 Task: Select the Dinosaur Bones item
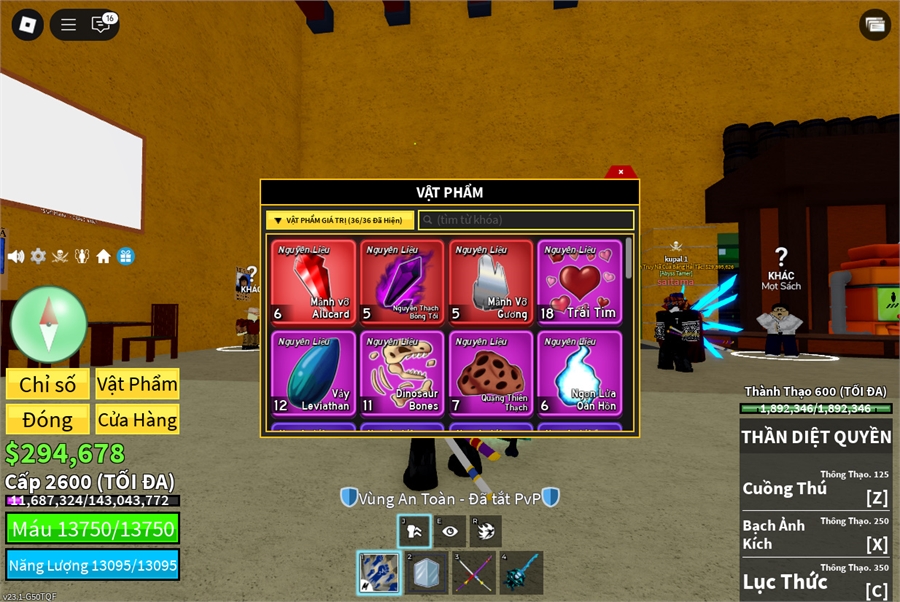click(x=402, y=373)
